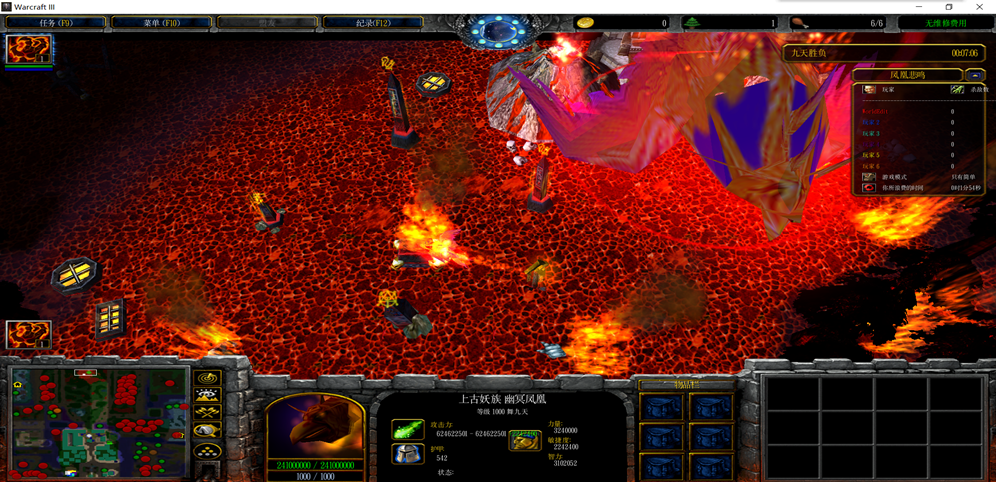
Task: Click the formation toggle button
Action: (208, 452)
